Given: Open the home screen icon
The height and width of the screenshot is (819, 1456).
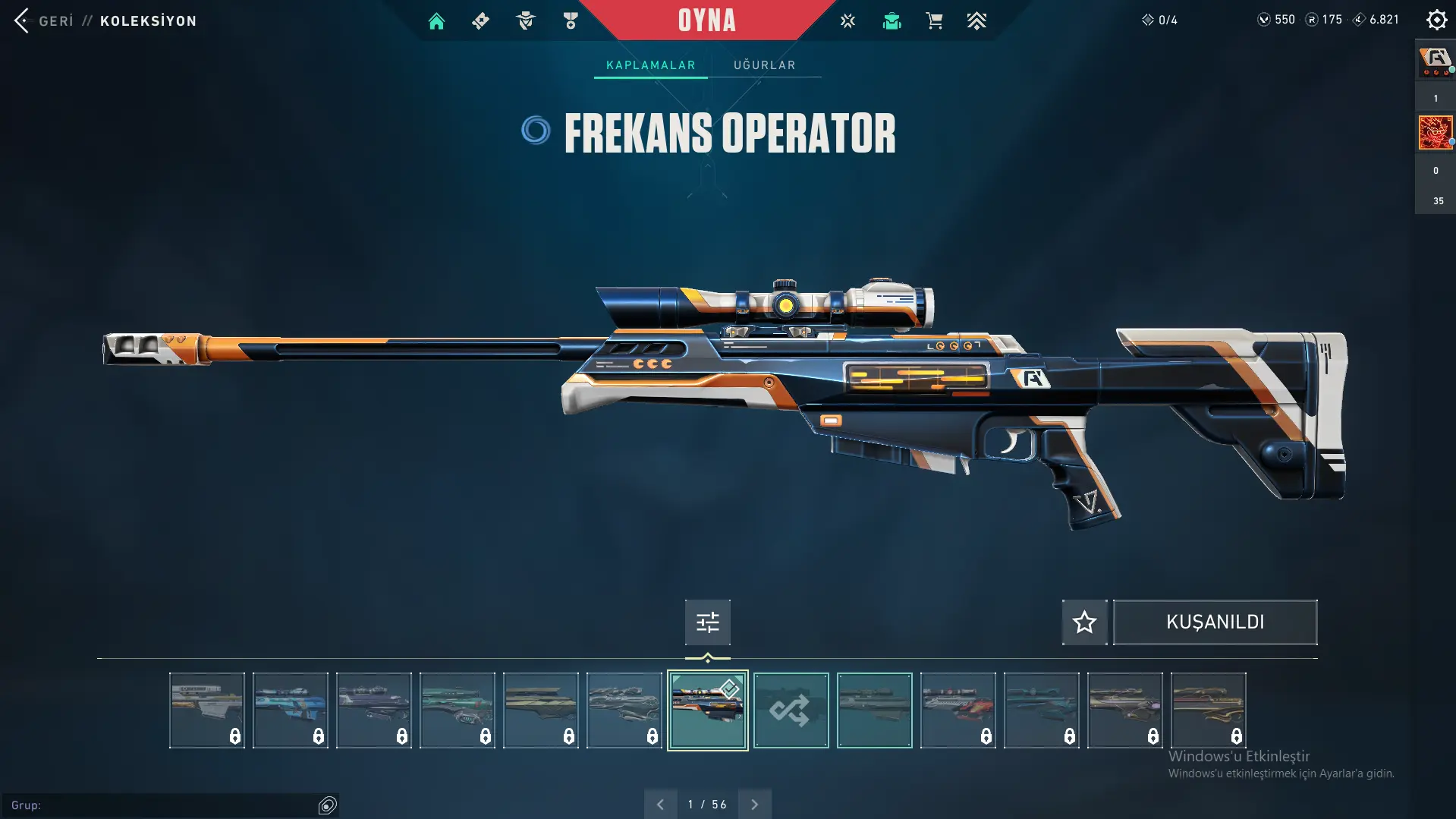Looking at the screenshot, I should point(436,21).
